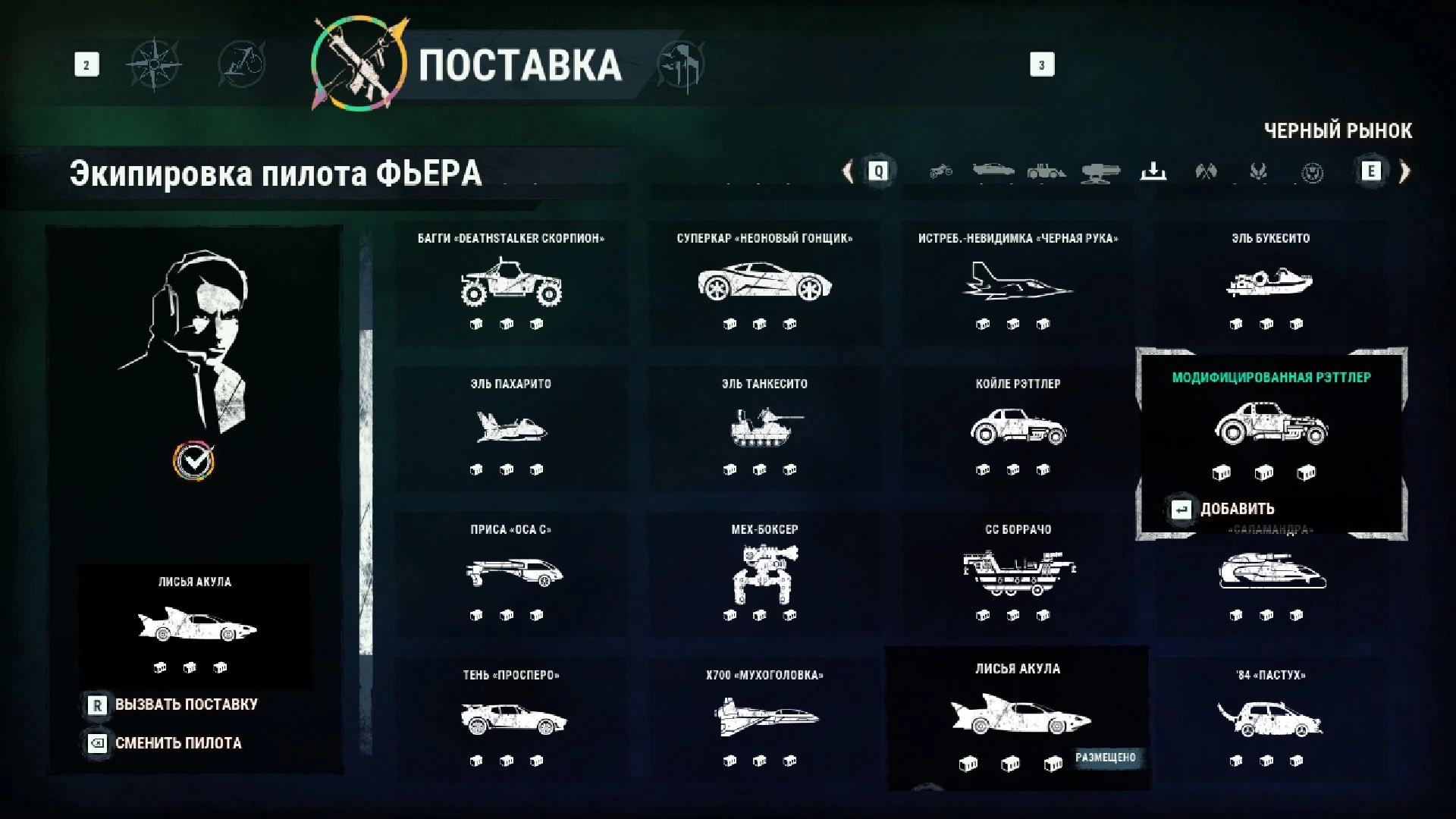Open the Черный Рынок menu
Viewport: 1456px width, 819px height.
pos(1338,130)
